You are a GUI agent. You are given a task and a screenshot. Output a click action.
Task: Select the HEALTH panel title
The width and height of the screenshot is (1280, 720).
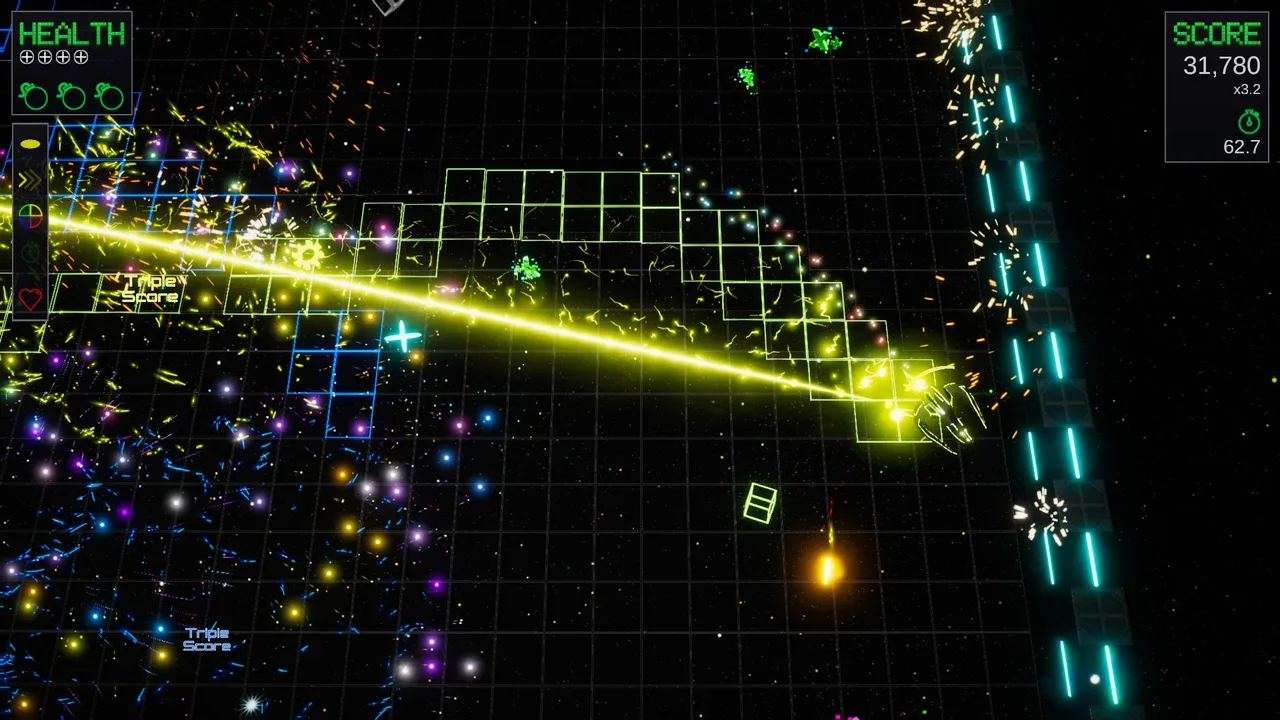[x=71, y=33]
